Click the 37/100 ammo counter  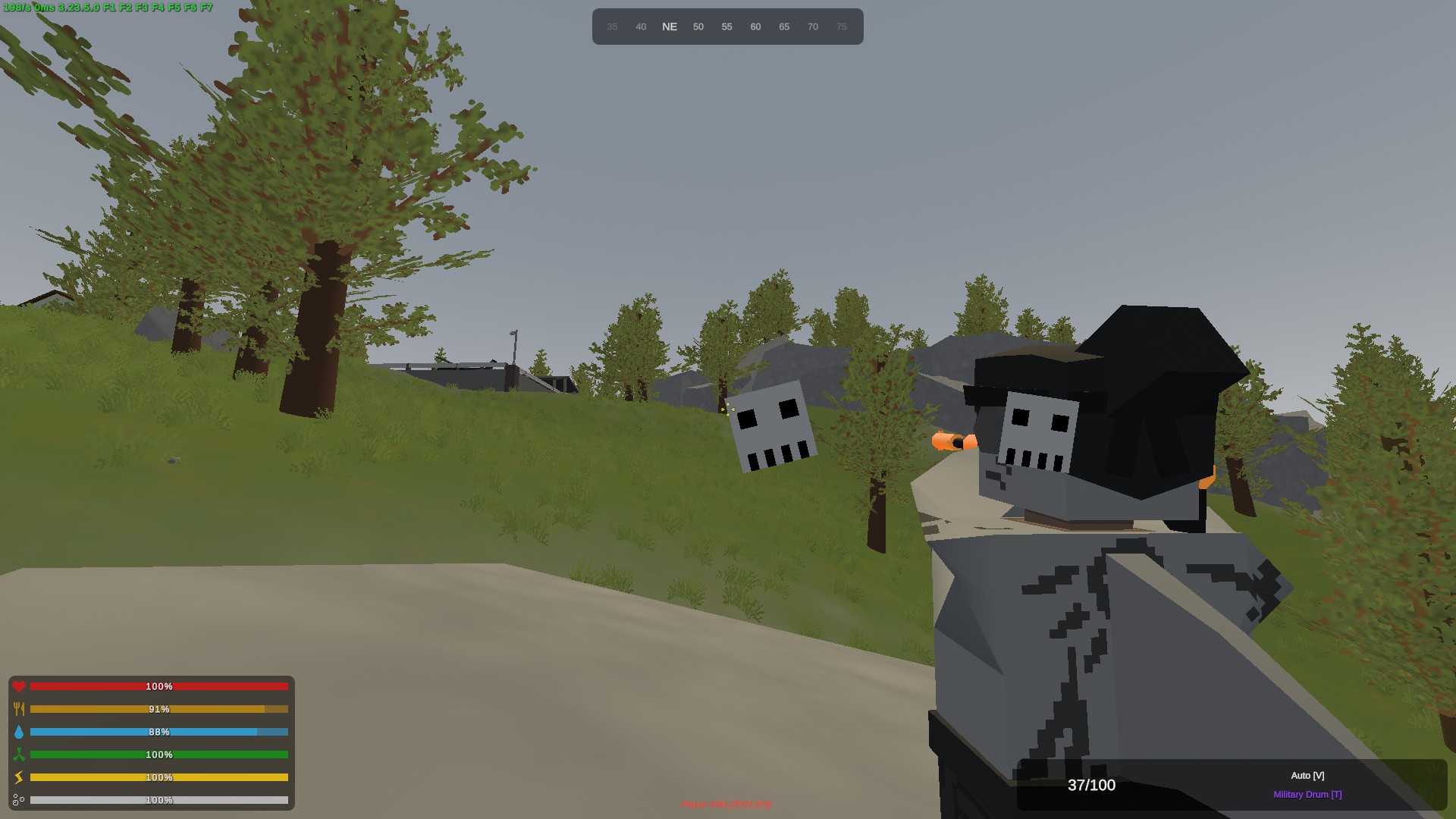coord(1091,786)
